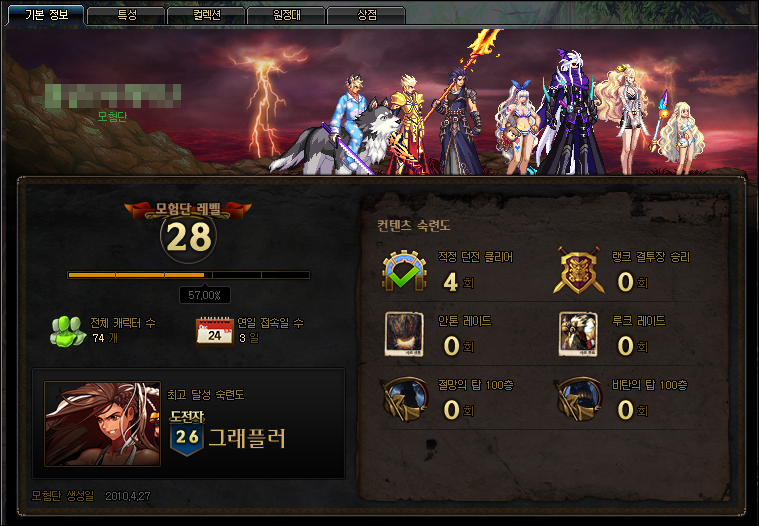Switch to the 기본 정보 tab
Screen dimensions: 759x526
click(x=46, y=15)
